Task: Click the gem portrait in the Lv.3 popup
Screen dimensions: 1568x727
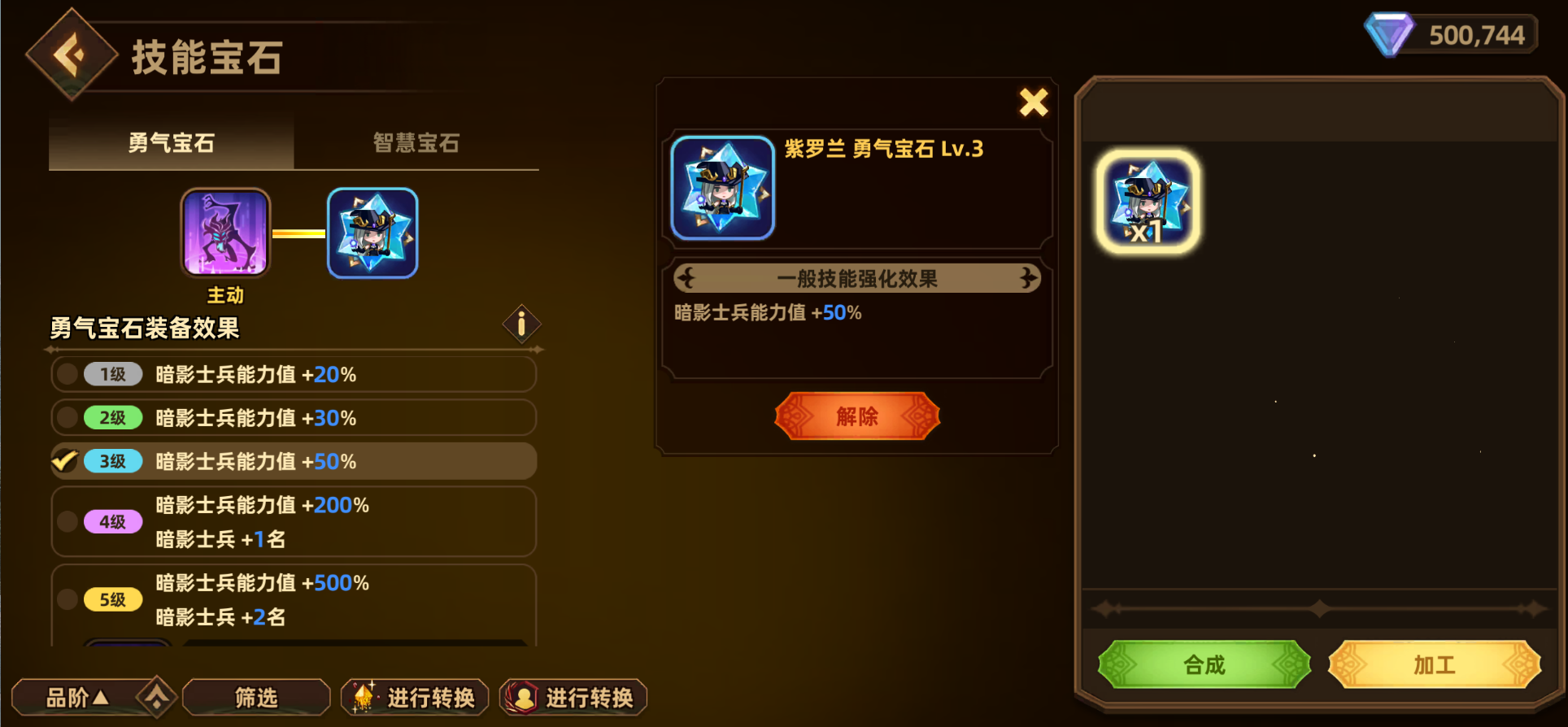Action: click(722, 186)
